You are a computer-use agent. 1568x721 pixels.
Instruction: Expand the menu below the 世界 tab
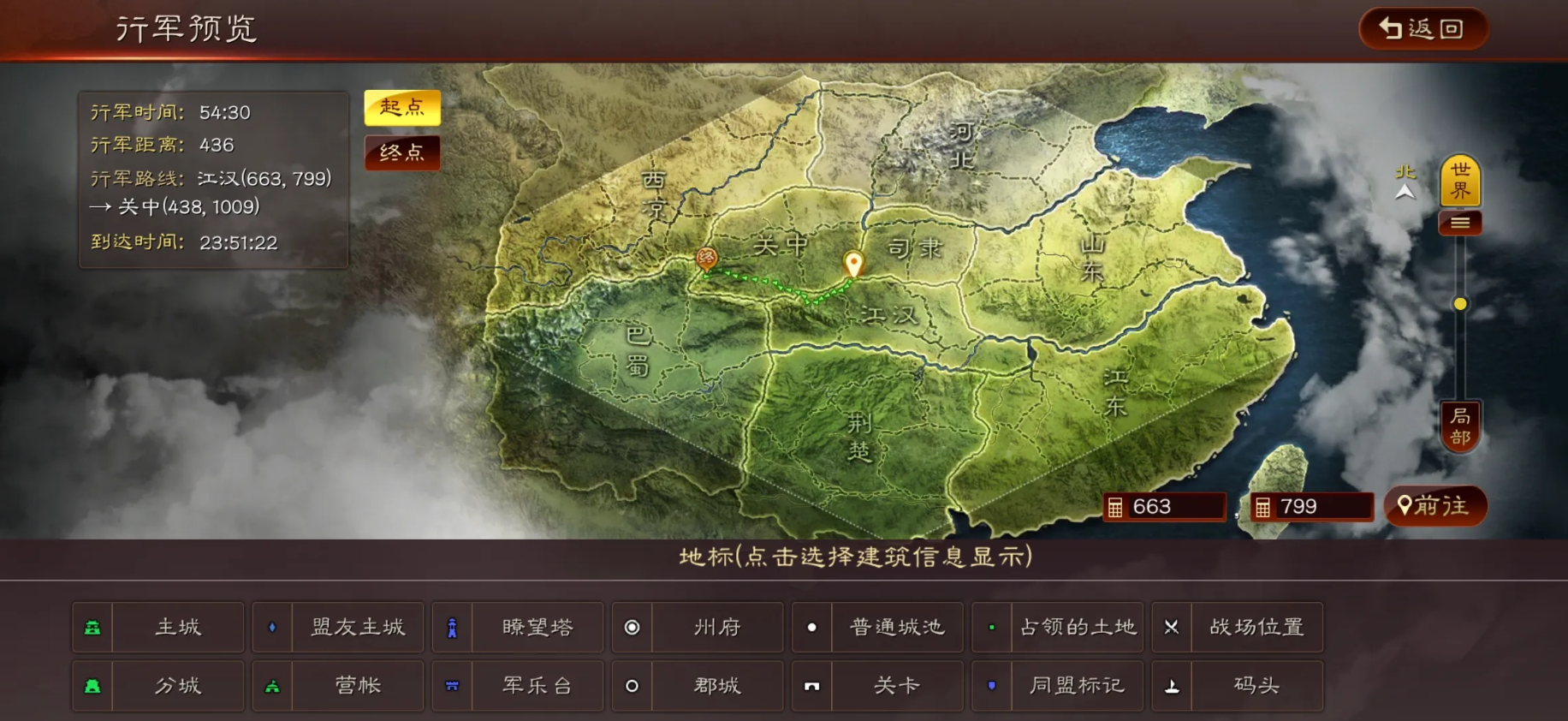click(1460, 222)
